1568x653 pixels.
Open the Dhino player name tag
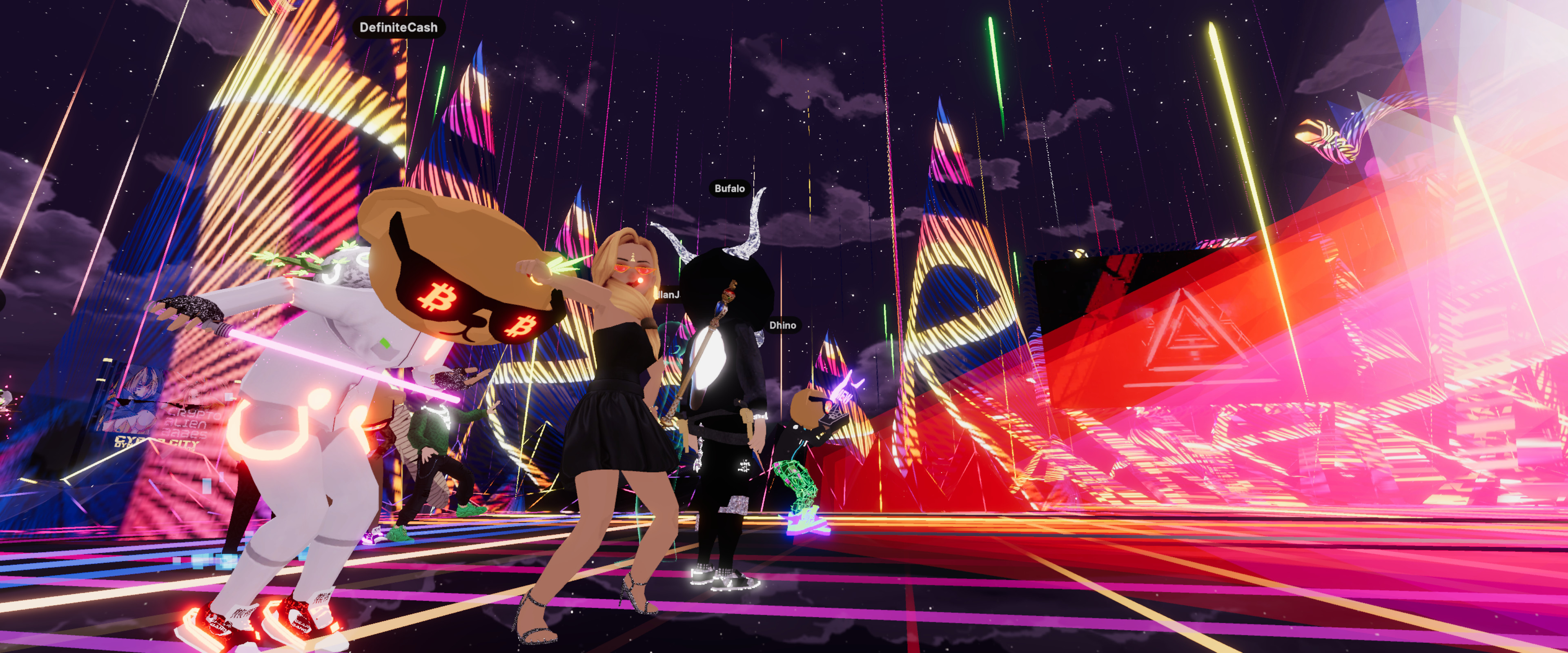[x=782, y=326]
